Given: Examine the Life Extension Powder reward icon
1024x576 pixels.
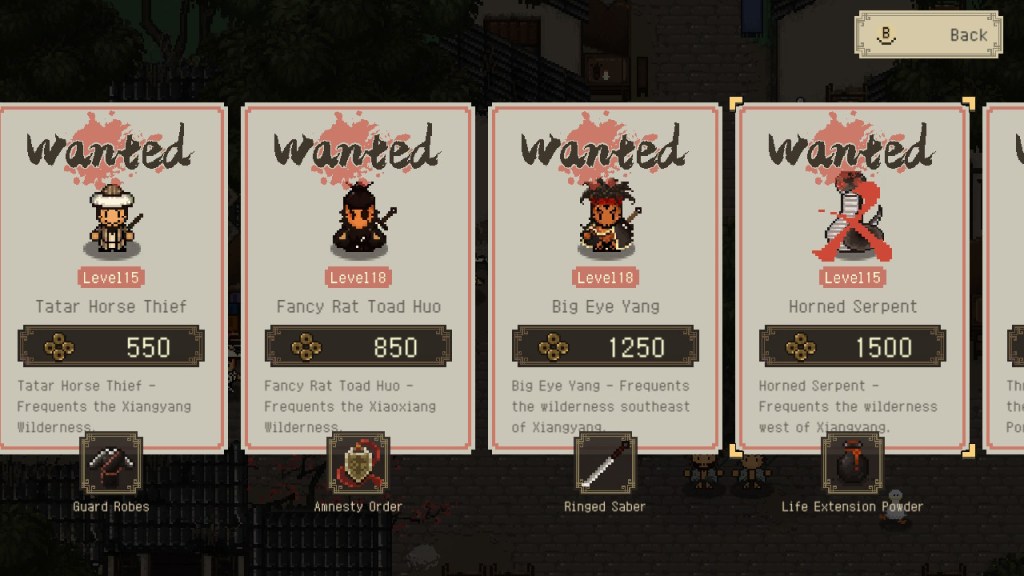Looking at the screenshot, I should pyautogui.click(x=852, y=464).
